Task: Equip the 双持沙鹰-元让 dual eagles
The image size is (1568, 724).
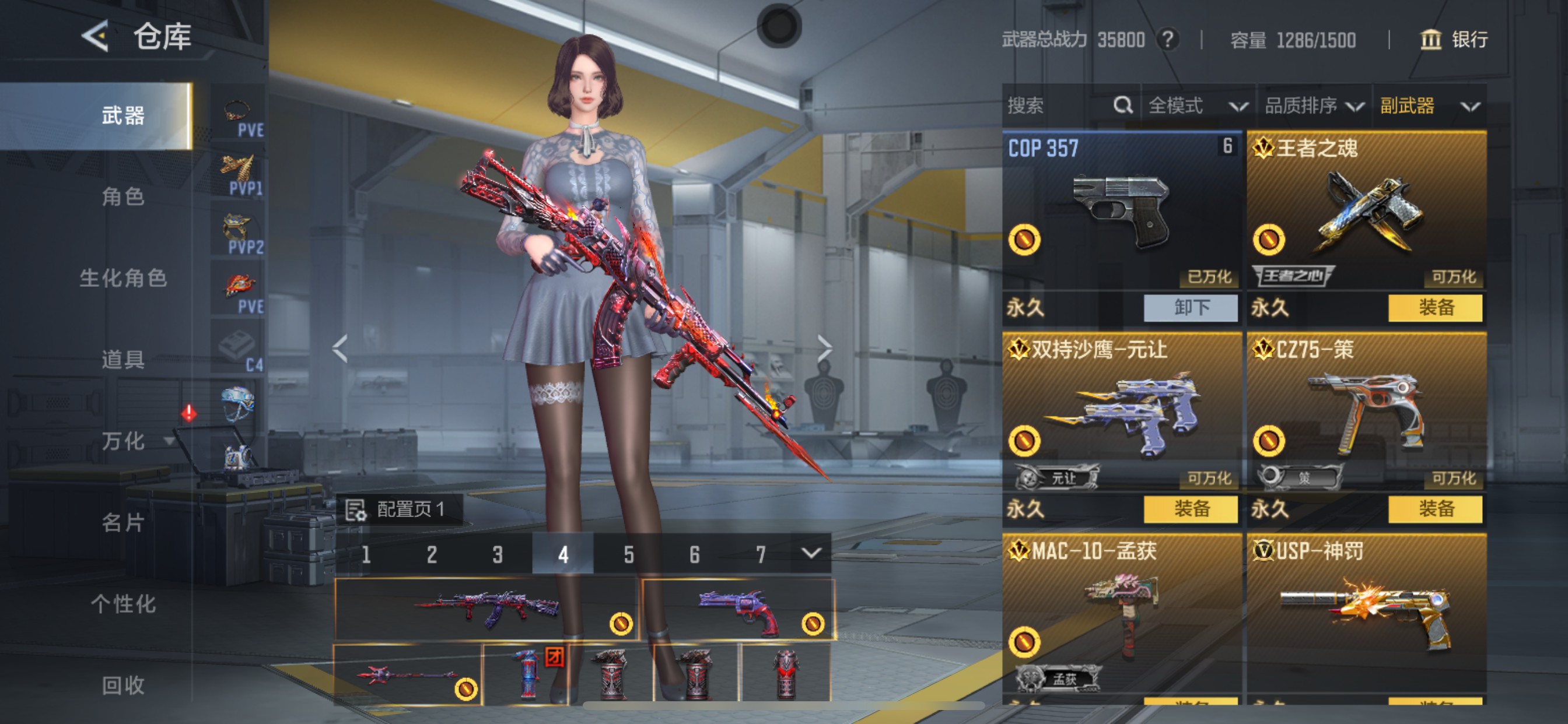Action: (x=1190, y=509)
